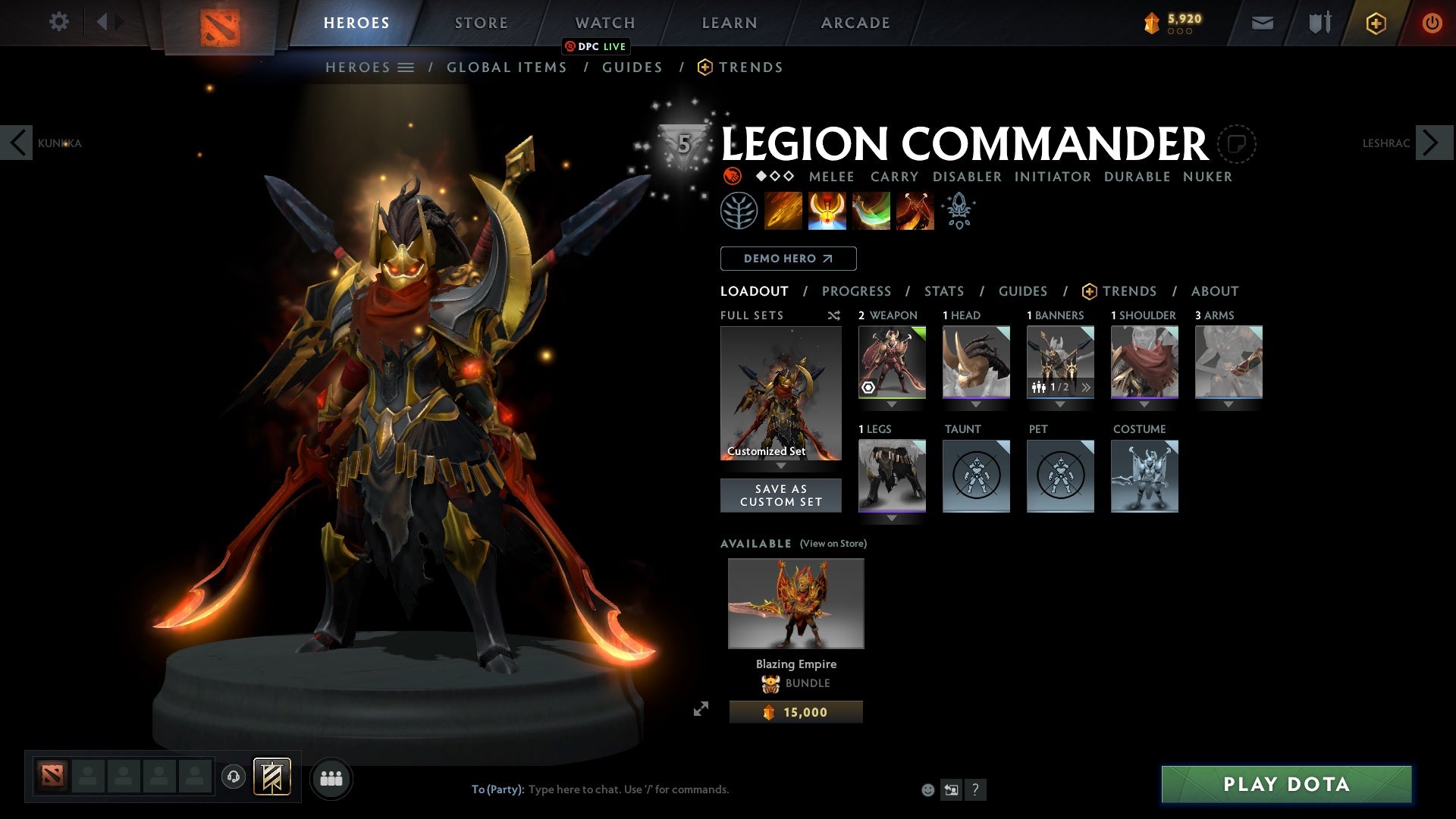Click the Duel ability icon
1456x819 pixels.
click(x=915, y=211)
